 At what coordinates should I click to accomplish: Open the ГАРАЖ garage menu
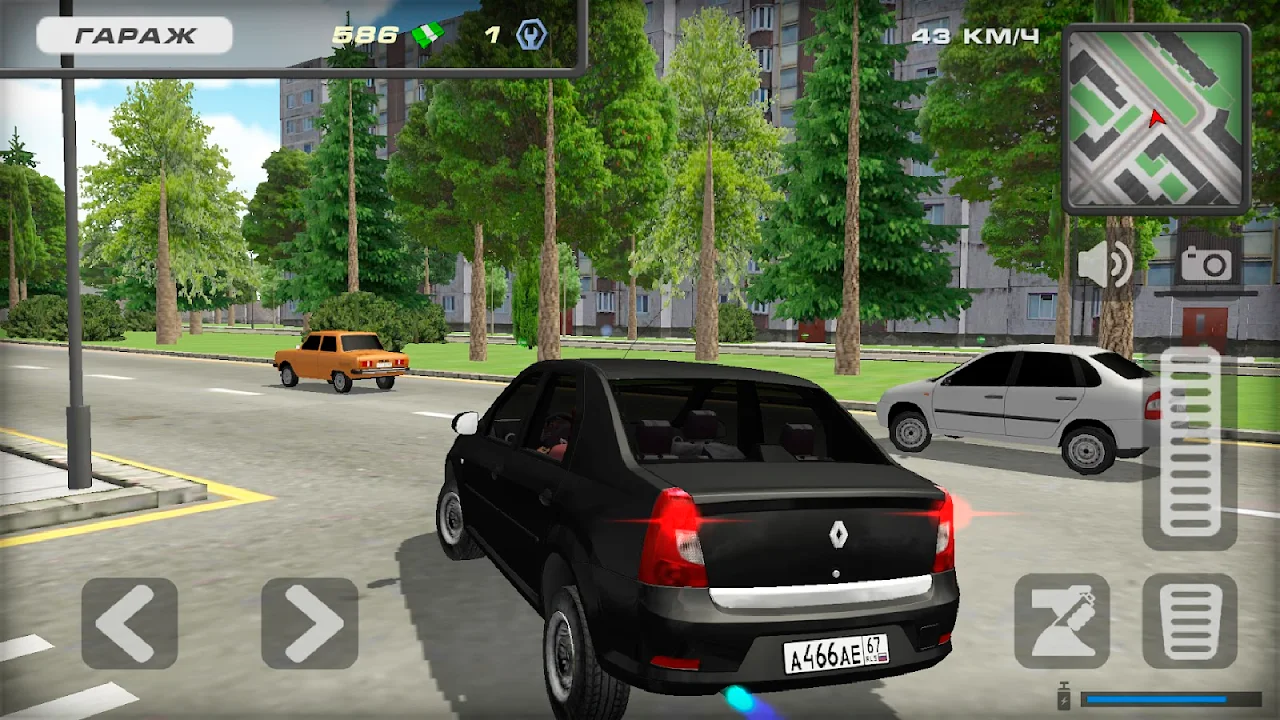click(135, 36)
